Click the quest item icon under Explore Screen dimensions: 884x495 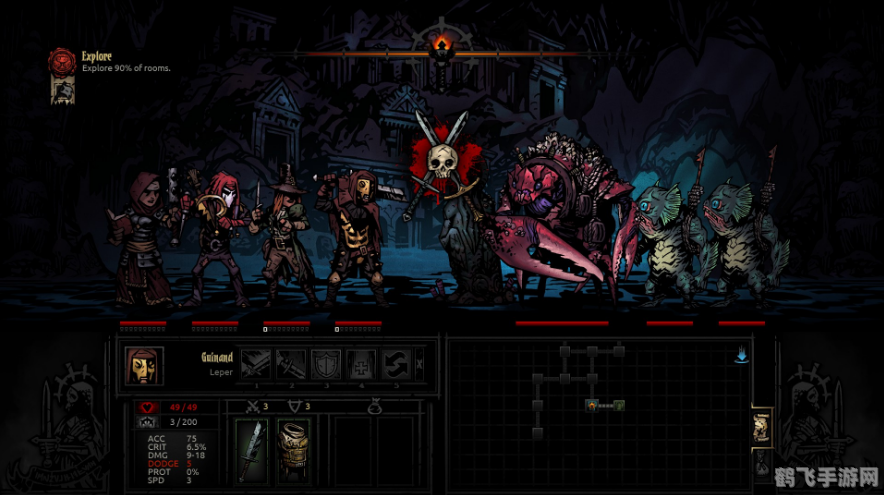(61, 91)
